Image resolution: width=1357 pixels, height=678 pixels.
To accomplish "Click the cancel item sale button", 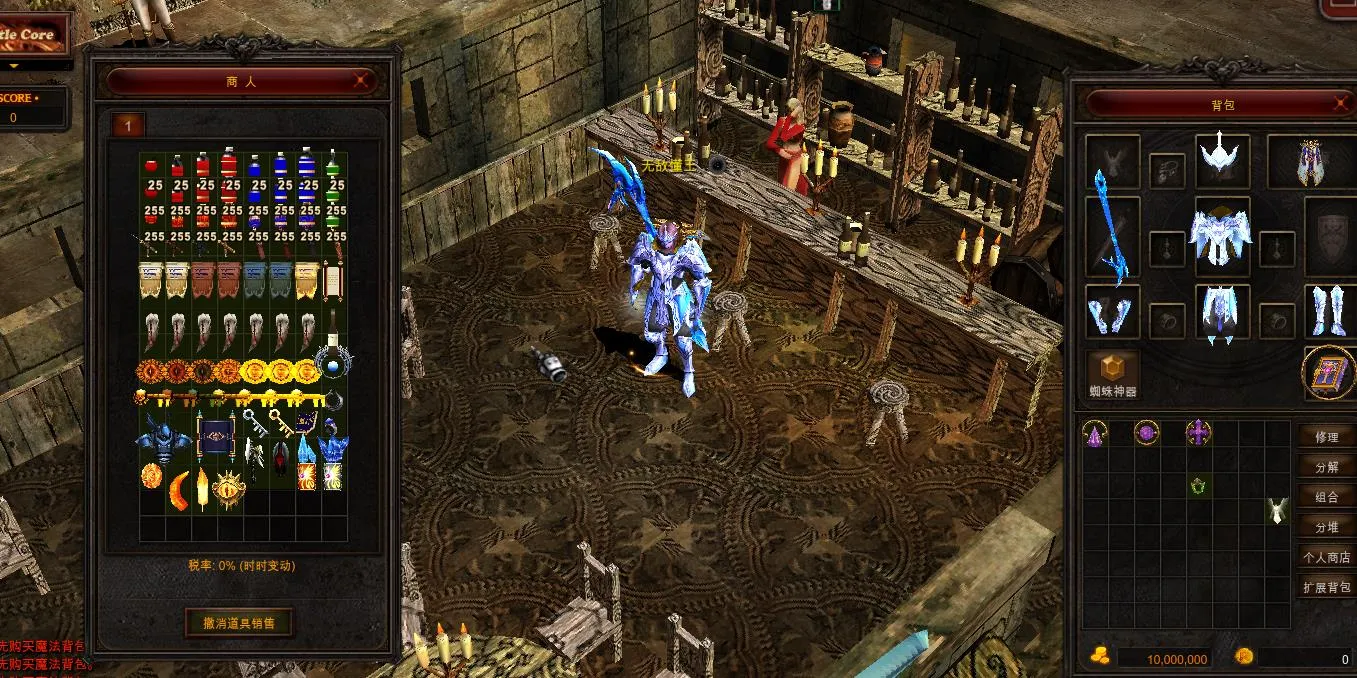I will [239, 622].
